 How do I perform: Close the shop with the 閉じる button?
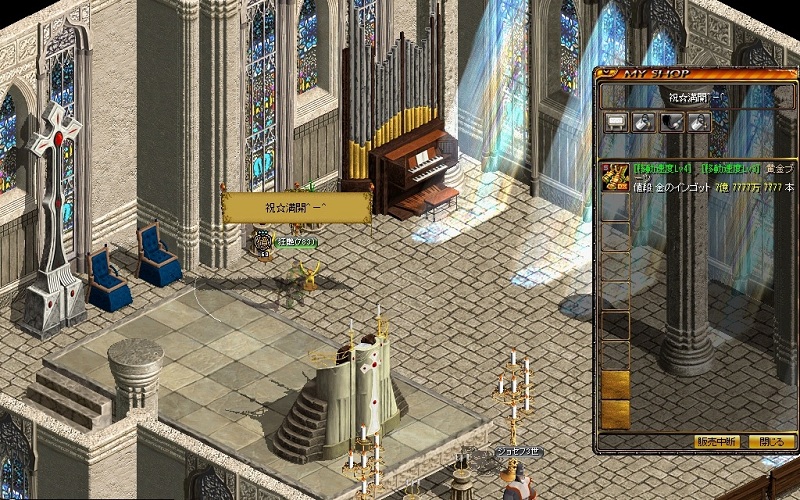point(771,441)
